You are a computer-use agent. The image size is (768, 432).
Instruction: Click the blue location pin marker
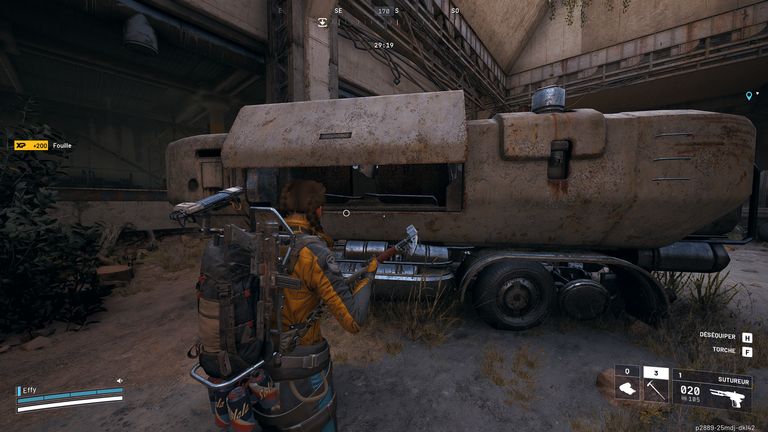pos(748,96)
